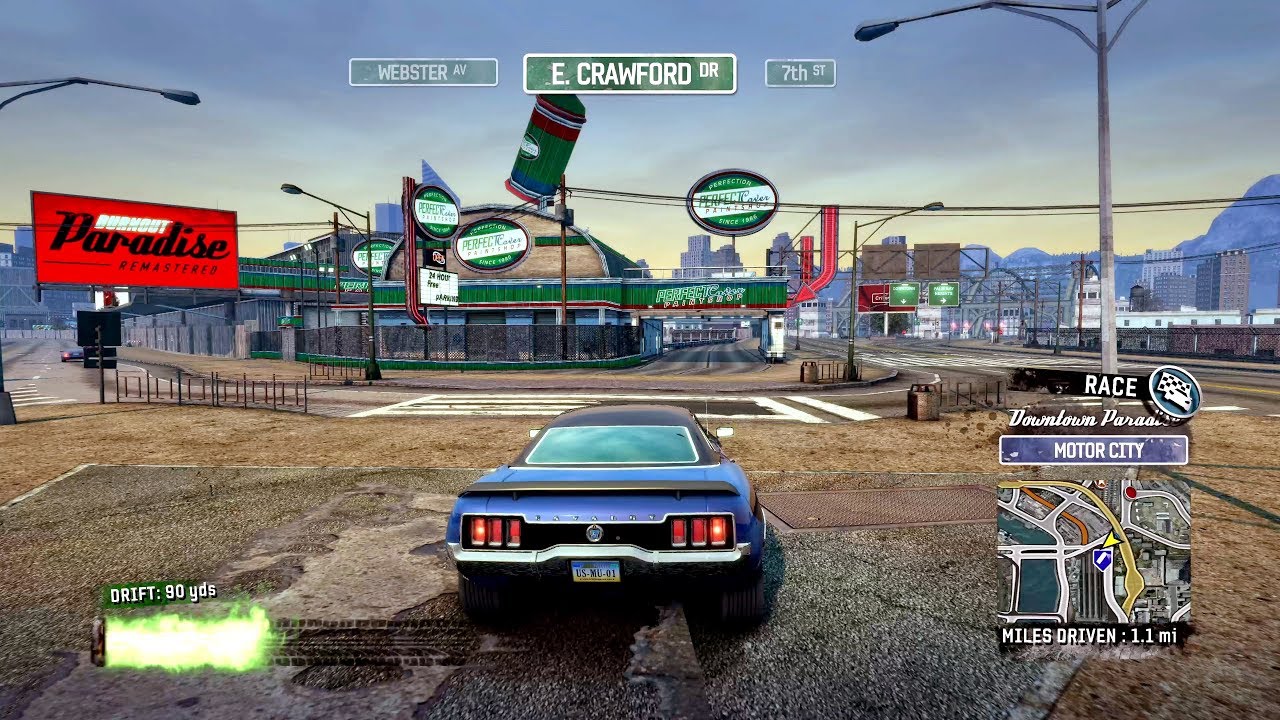Open the minimap
Screen dimensions: 1280x720
[1093, 549]
